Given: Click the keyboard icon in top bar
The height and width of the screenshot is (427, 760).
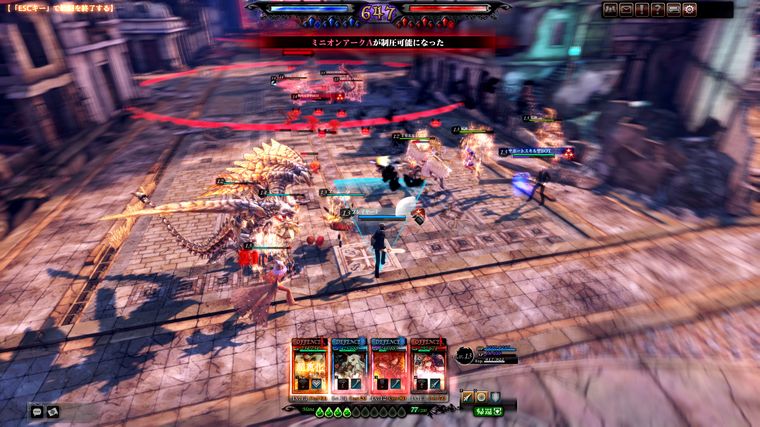Looking at the screenshot, I should (x=674, y=9).
